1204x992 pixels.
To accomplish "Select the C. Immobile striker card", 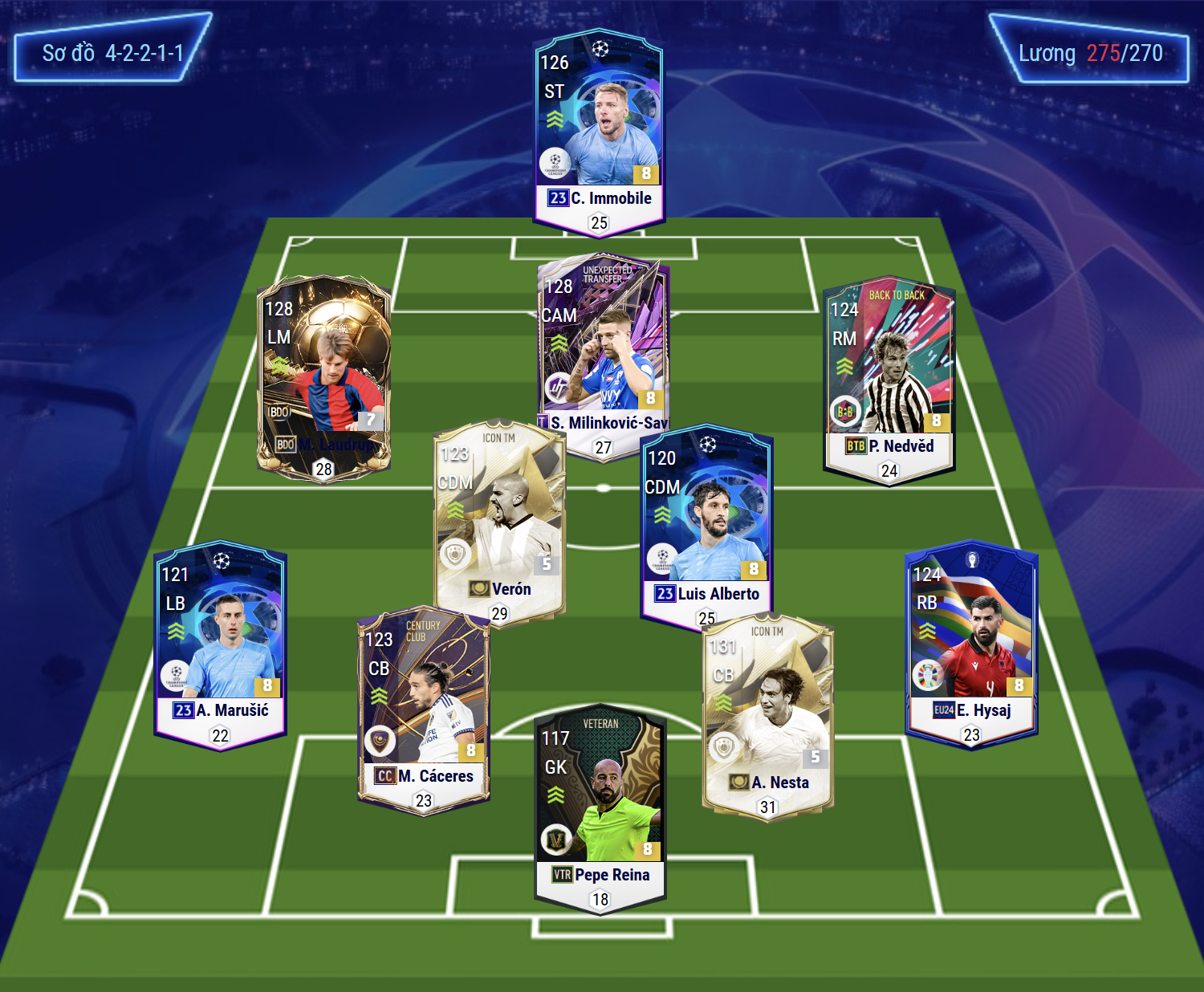I will [599, 132].
